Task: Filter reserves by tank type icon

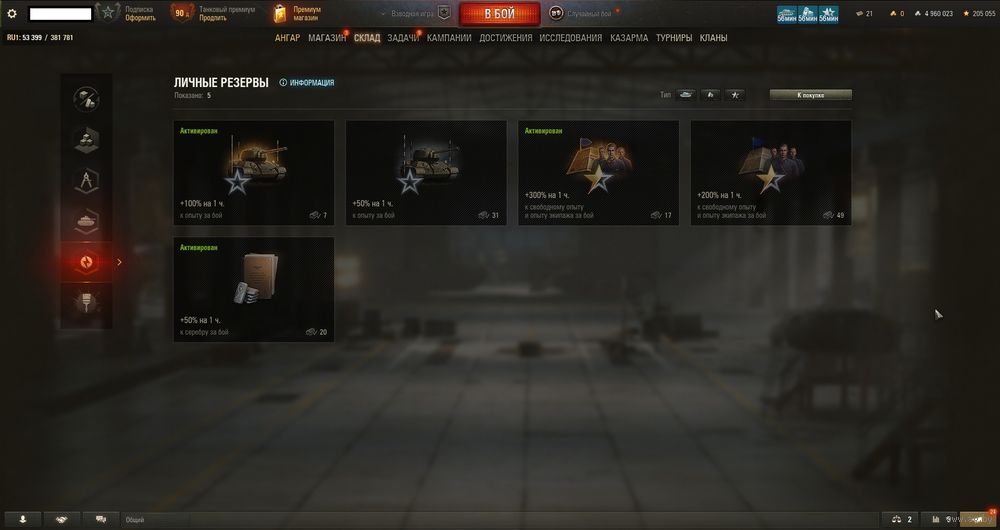Action: tap(685, 95)
